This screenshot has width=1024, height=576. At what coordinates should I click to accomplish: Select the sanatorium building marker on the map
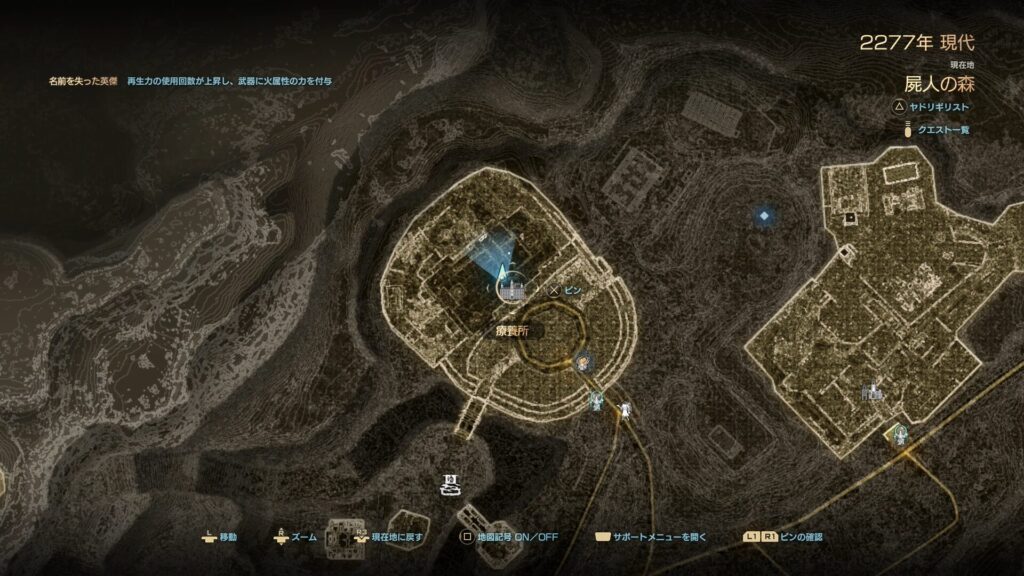(512, 289)
